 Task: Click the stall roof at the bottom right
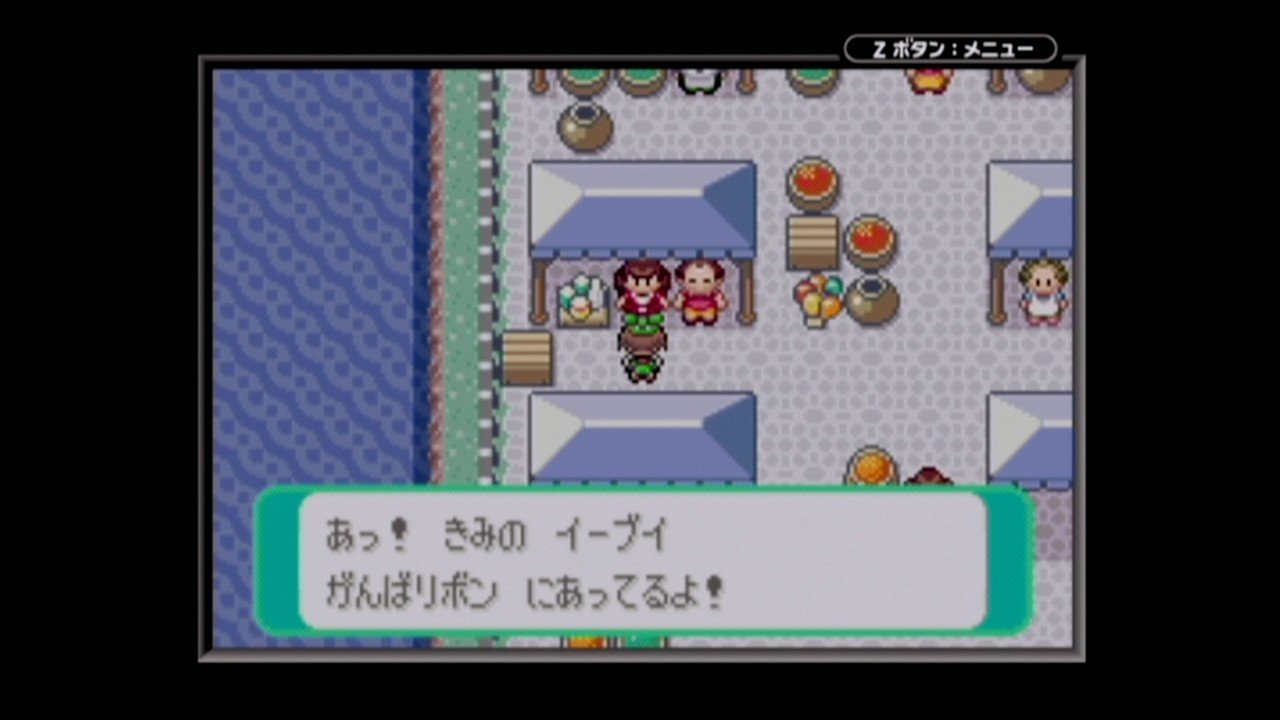[x=1030, y=440]
